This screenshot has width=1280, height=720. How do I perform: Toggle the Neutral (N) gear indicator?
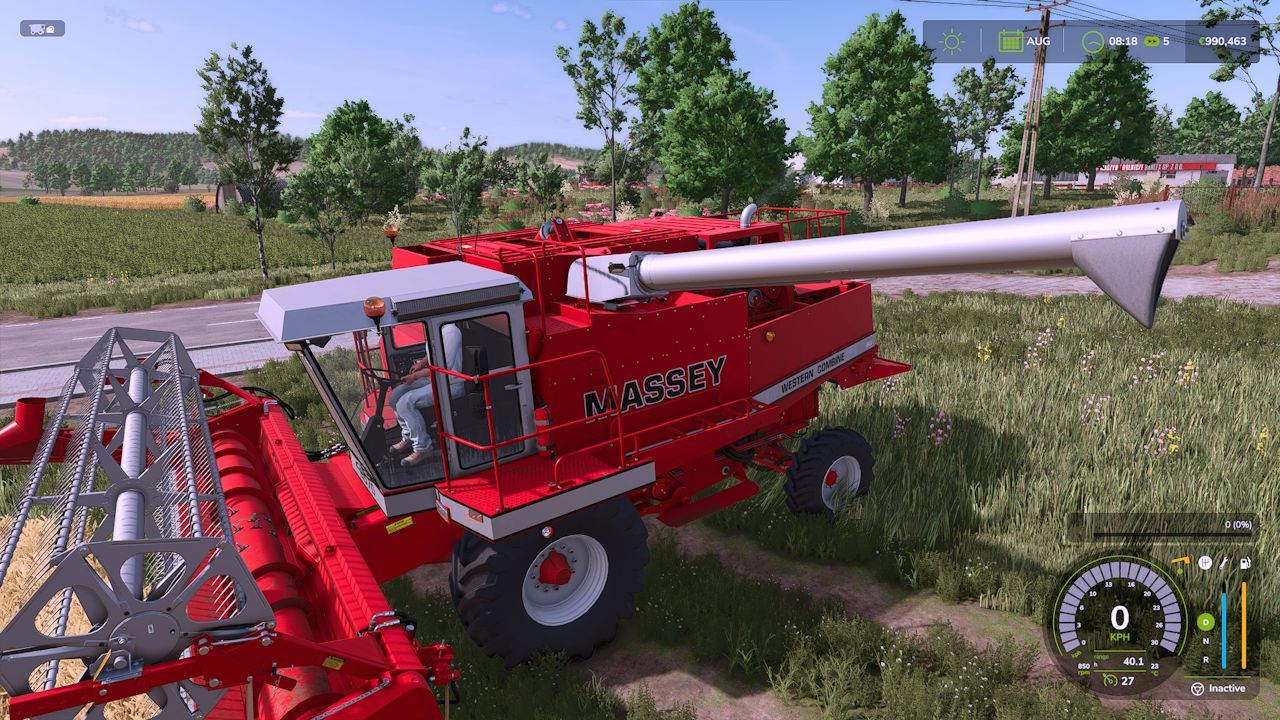click(1205, 641)
